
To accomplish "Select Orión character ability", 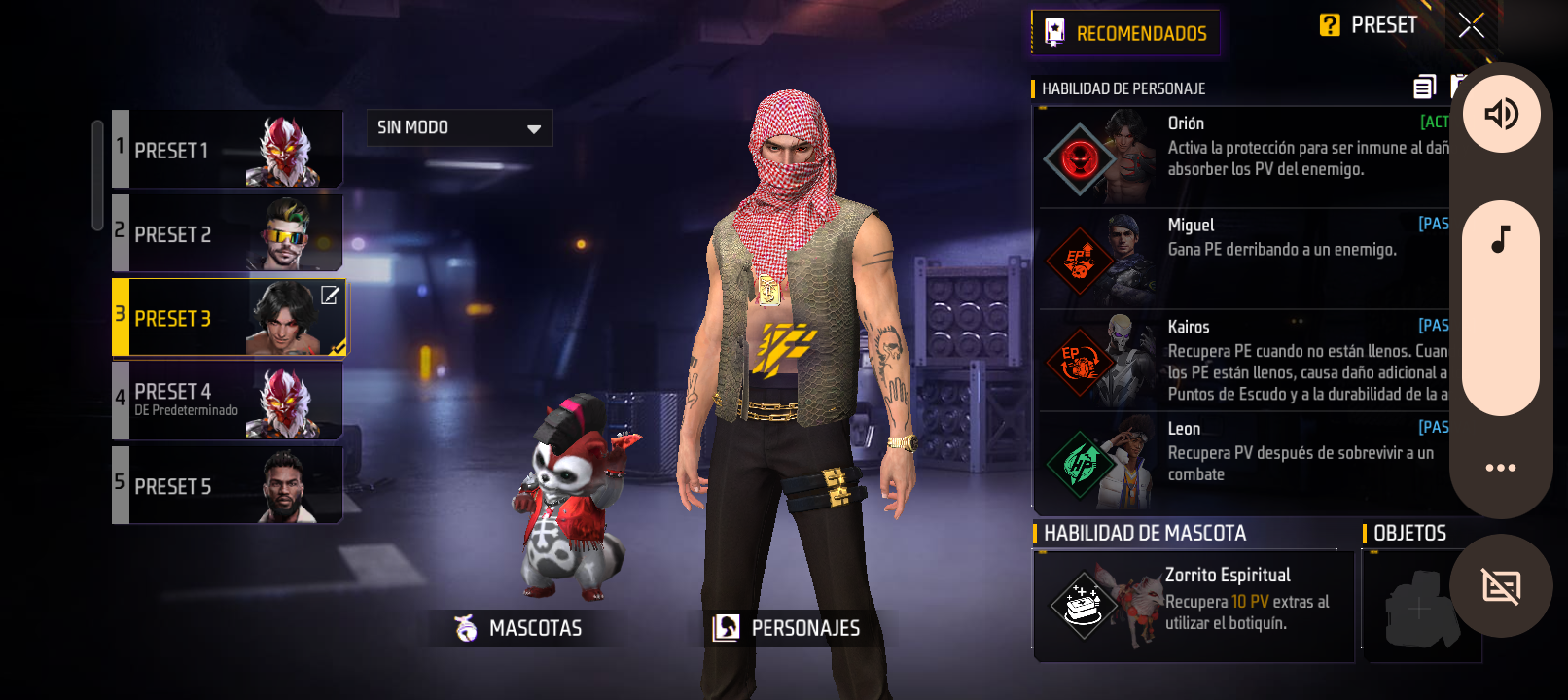I will tap(1243, 157).
